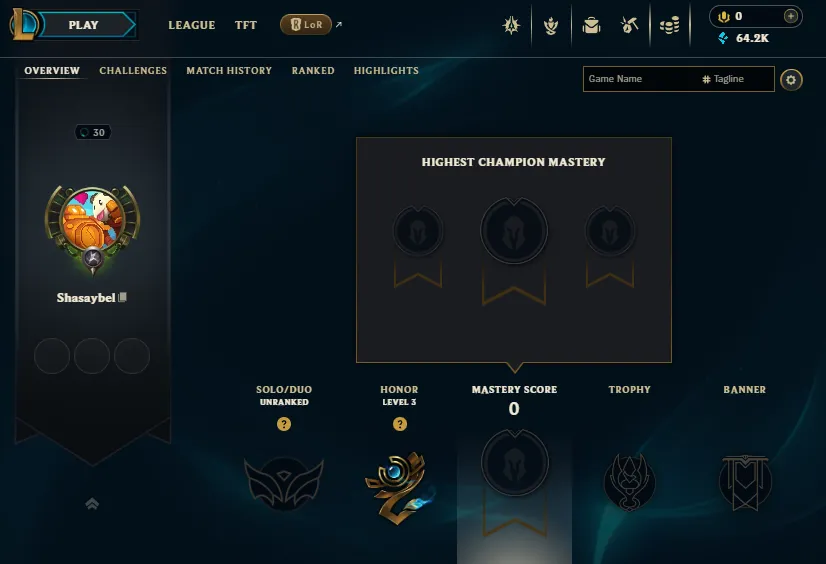Image resolution: width=826 pixels, height=564 pixels.
Task: Select the Overview tab
Action: (52, 71)
